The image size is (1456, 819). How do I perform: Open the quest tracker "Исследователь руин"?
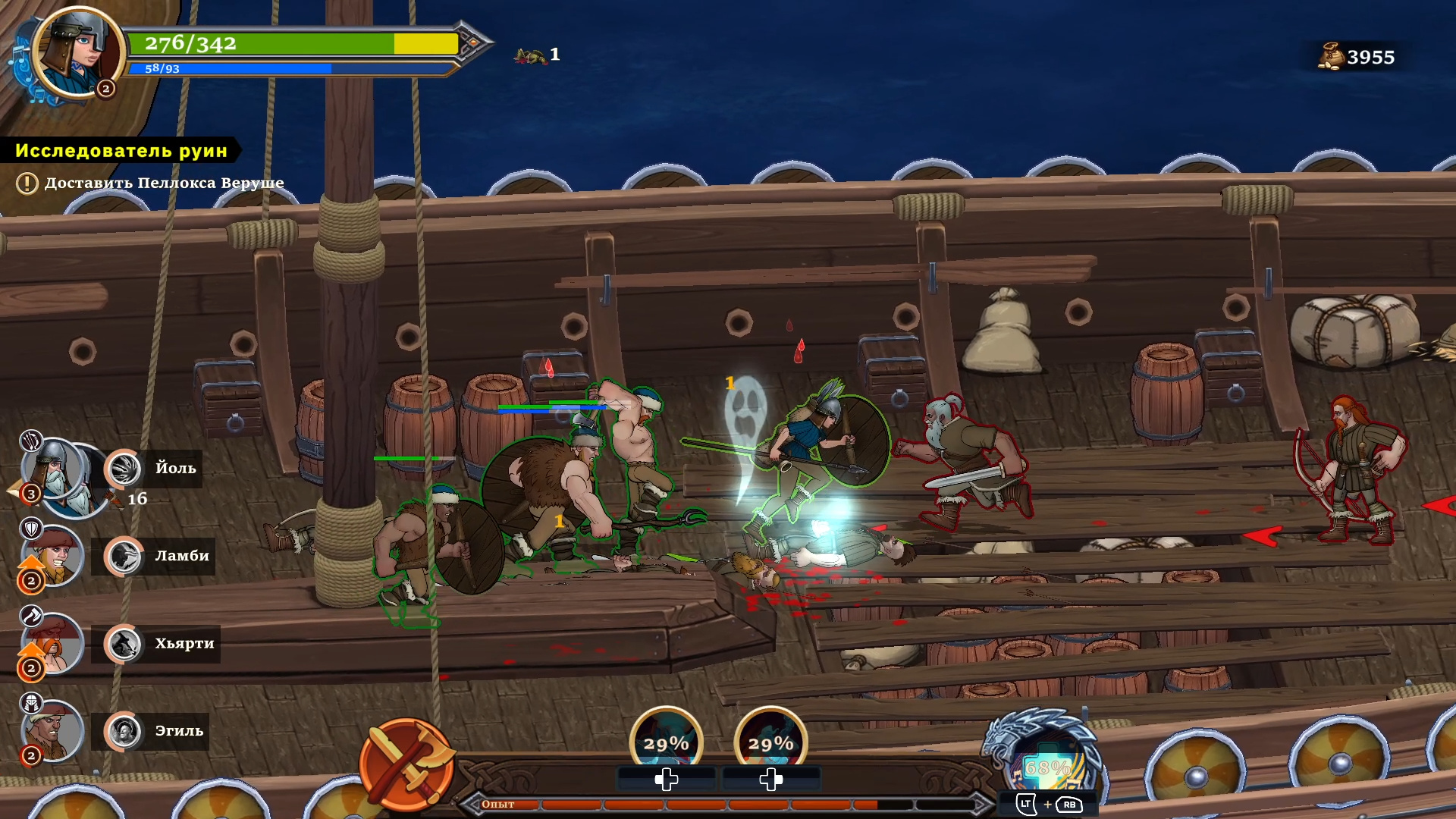coord(121,150)
